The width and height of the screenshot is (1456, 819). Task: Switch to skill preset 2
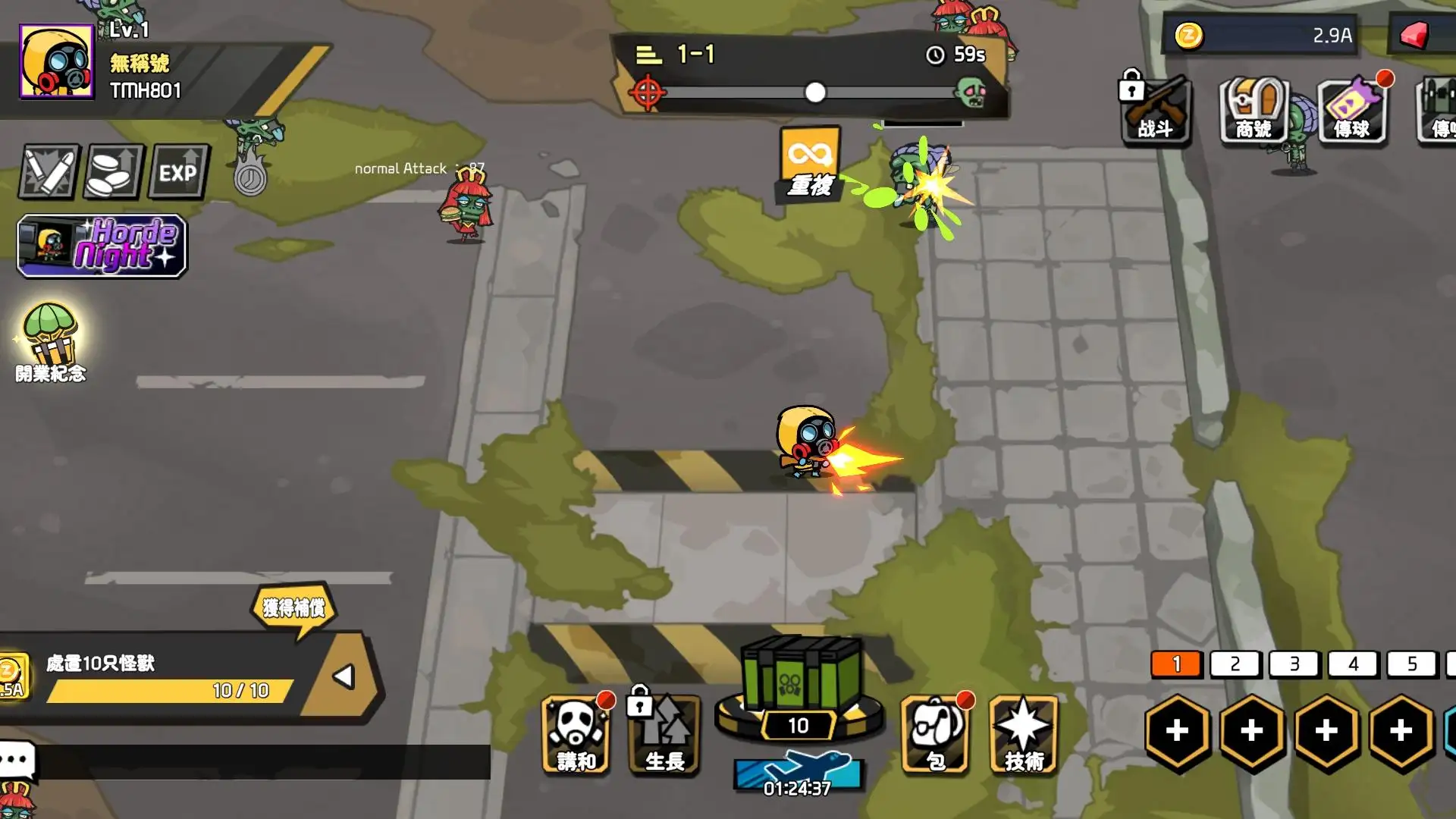click(x=1235, y=664)
